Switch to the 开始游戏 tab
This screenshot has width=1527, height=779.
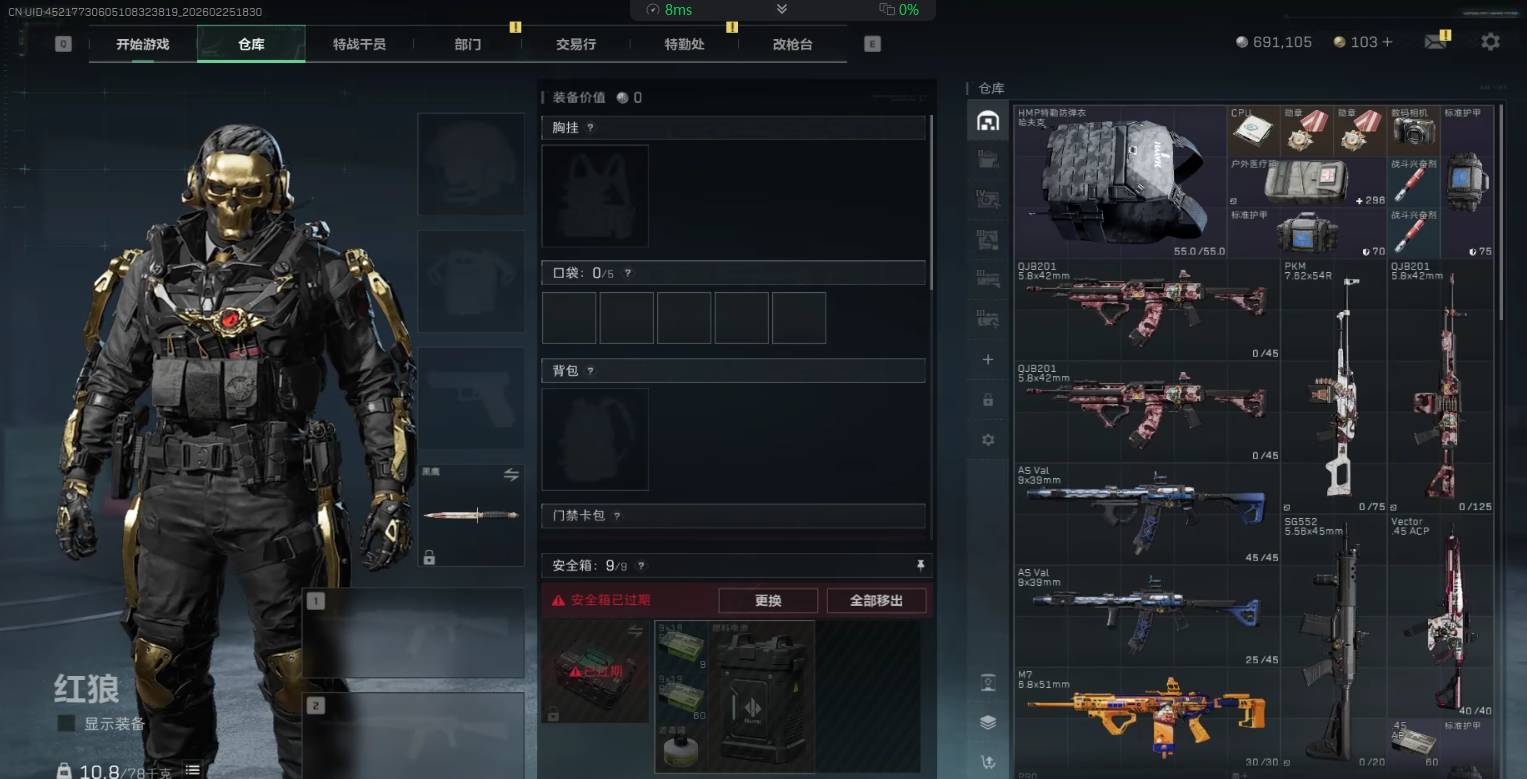(x=142, y=44)
